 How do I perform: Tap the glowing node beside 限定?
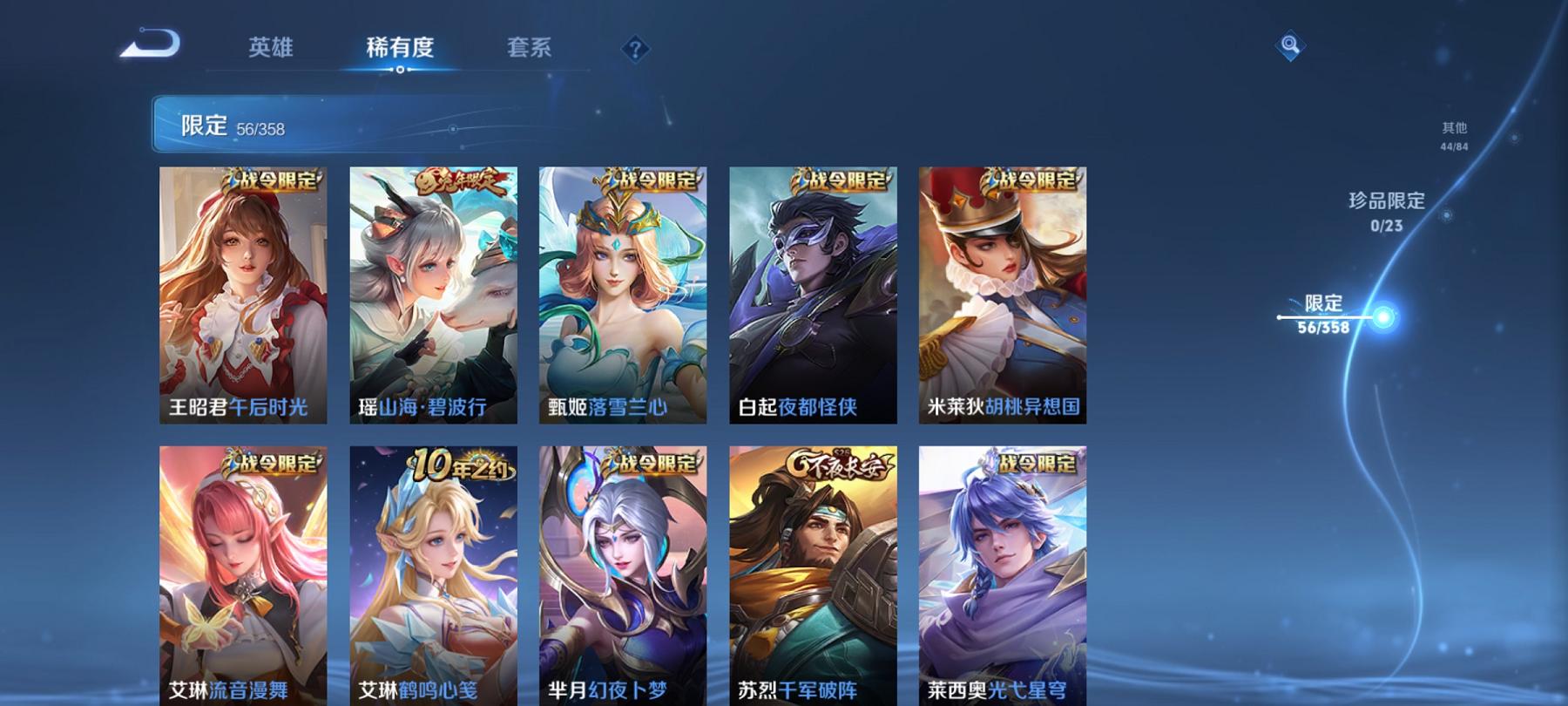pyautogui.click(x=1385, y=317)
